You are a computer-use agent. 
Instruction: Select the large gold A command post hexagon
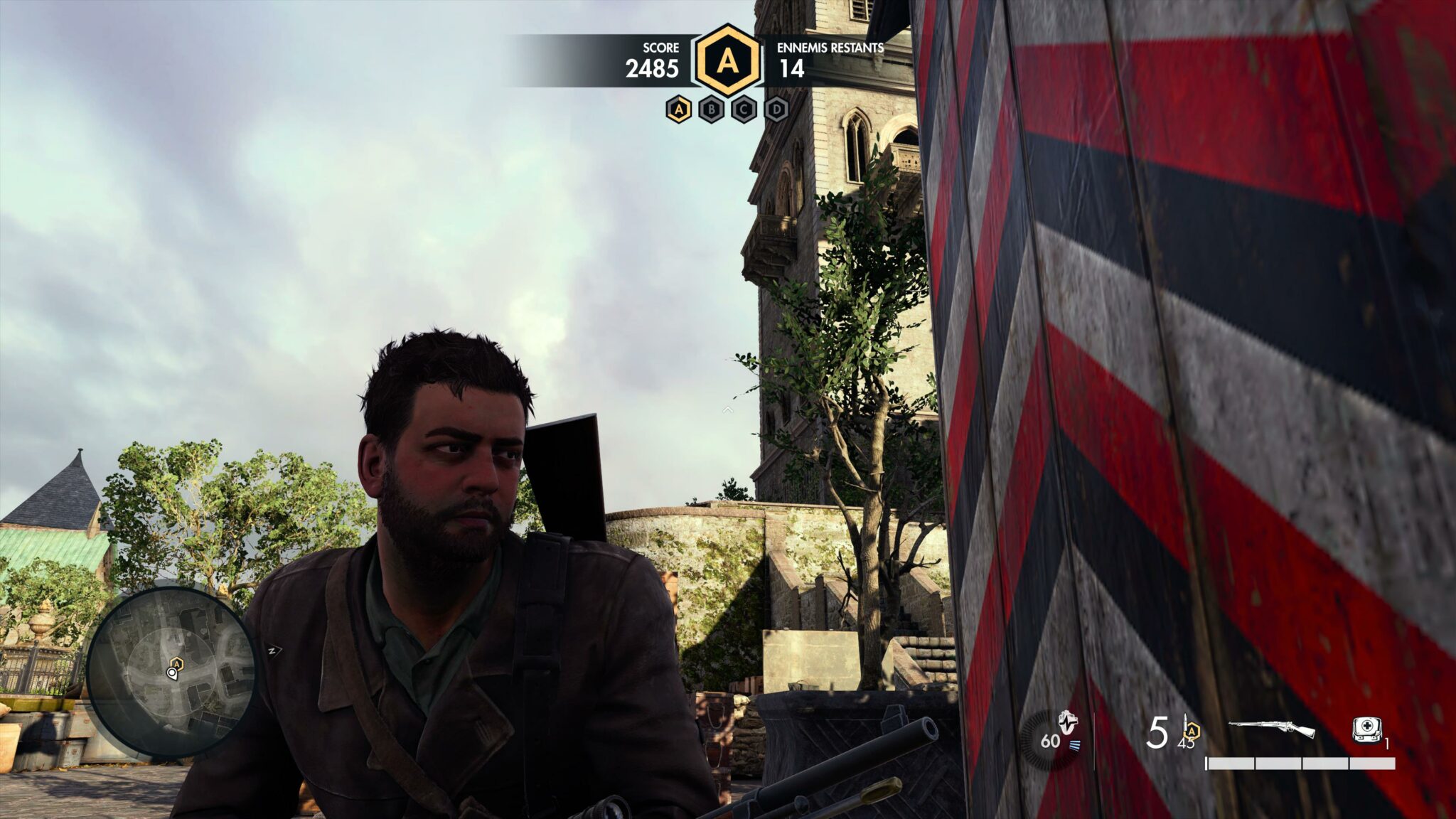click(727, 61)
